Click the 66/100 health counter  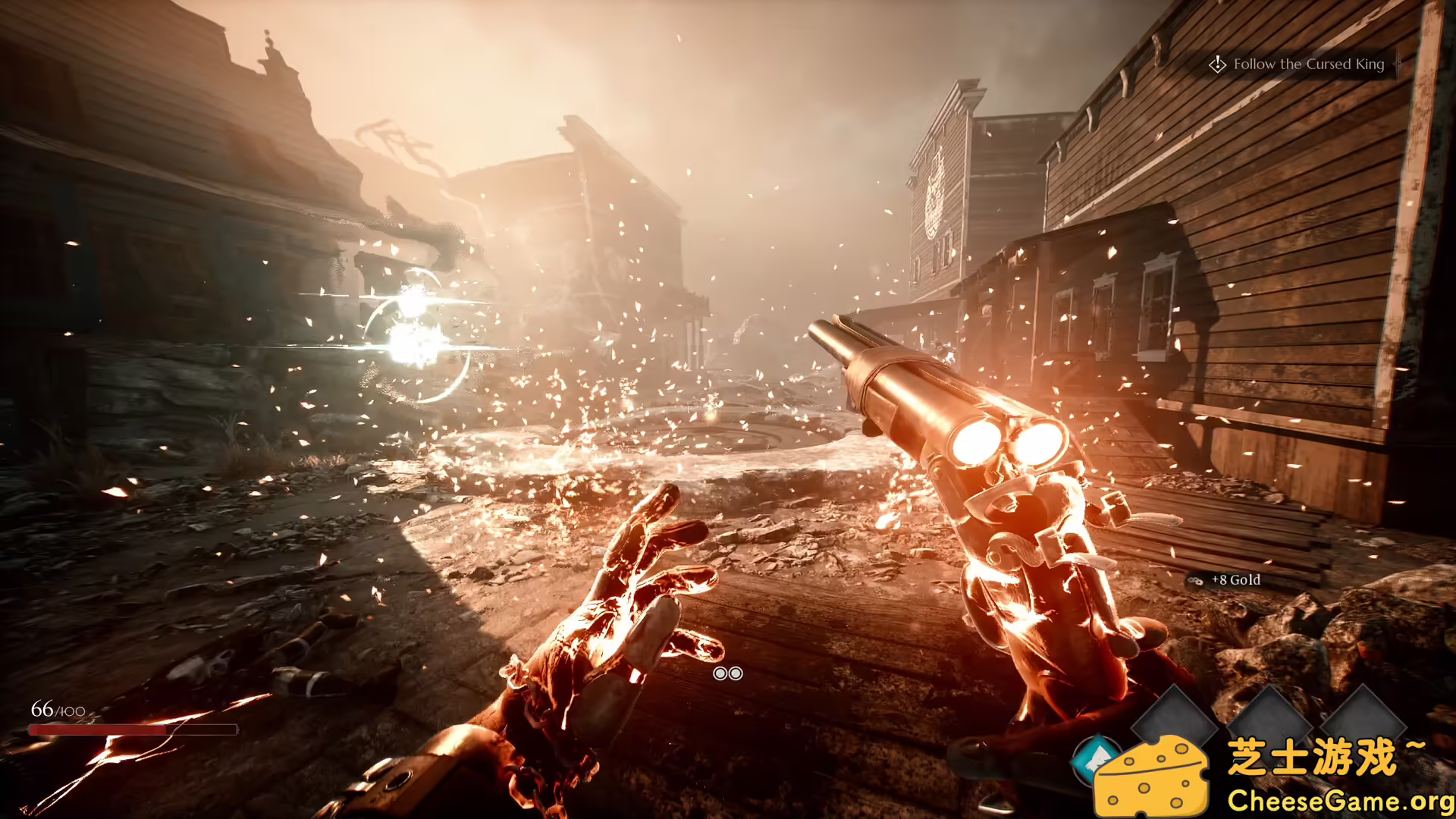(x=57, y=711)
